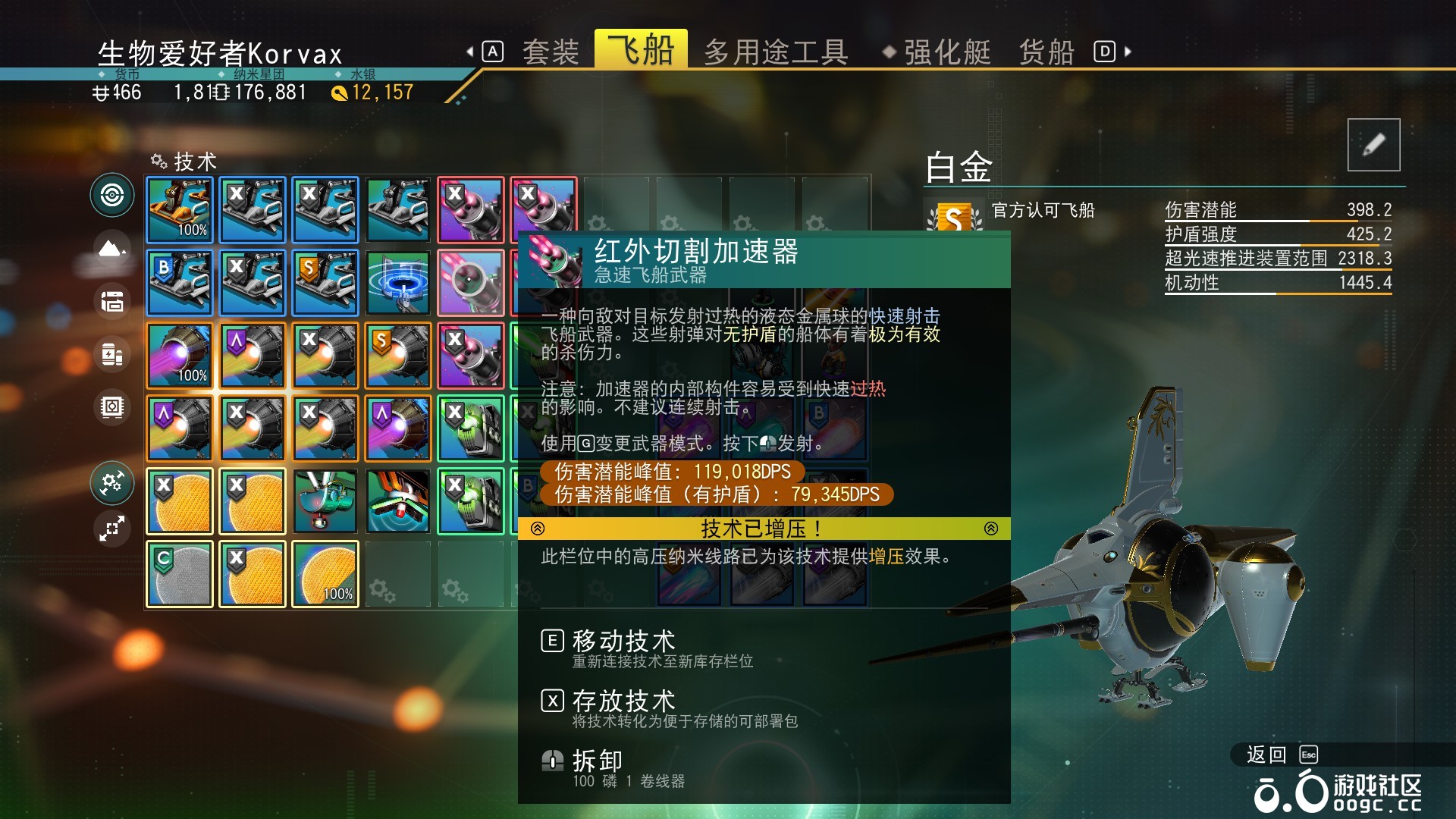Click the 伤害潜能 stat progress bar
This screenshot has height=819, width=1456.
[1278, 220]
